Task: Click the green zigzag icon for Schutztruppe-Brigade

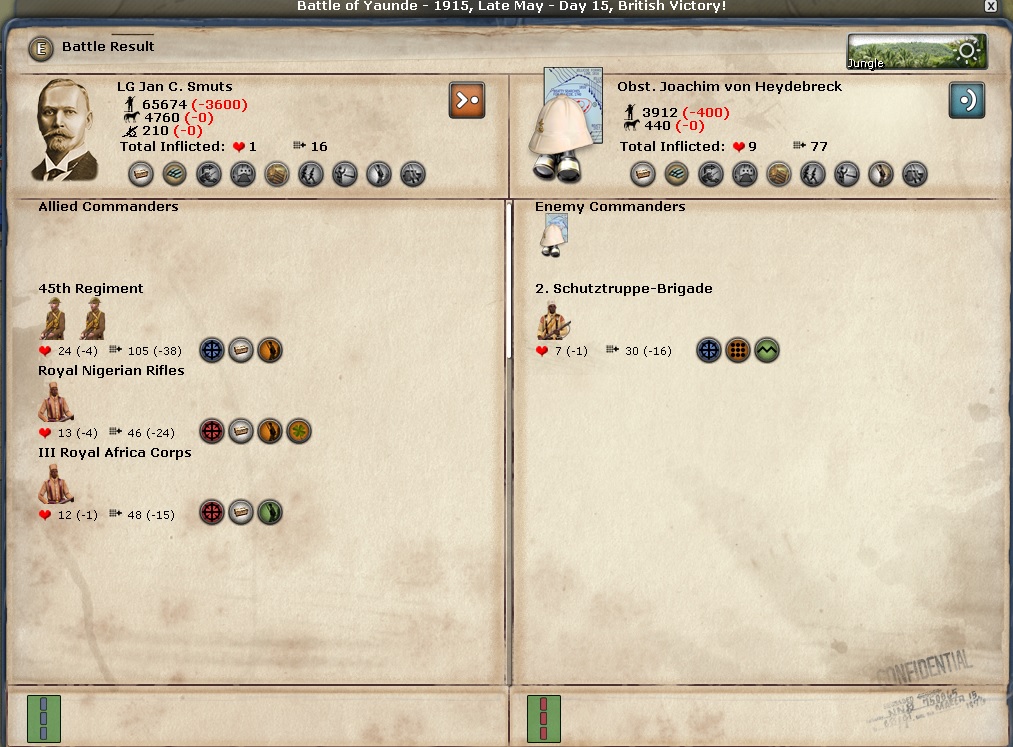Action: [767, 350]
